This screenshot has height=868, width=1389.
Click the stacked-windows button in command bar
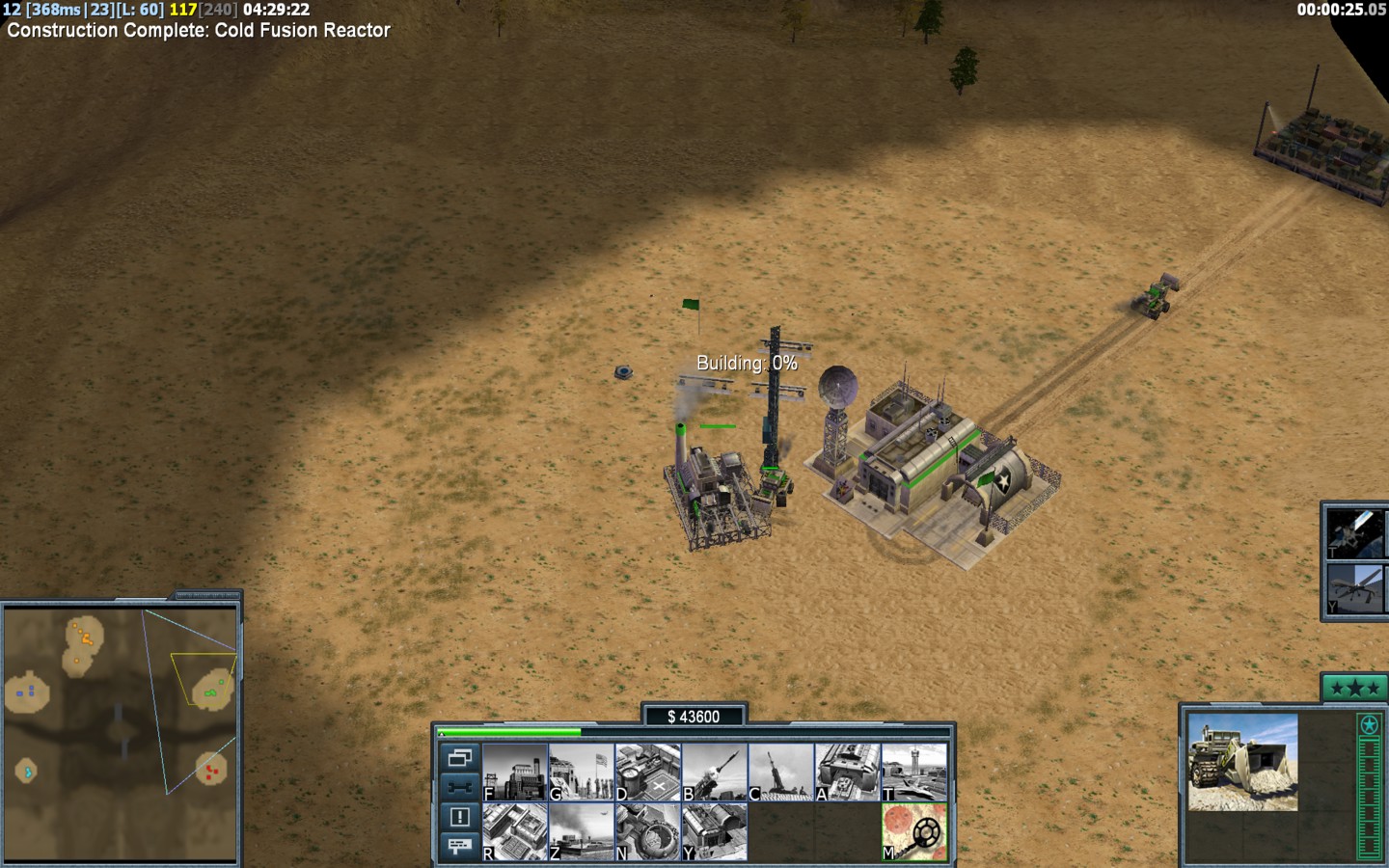(x=459, y=757)
